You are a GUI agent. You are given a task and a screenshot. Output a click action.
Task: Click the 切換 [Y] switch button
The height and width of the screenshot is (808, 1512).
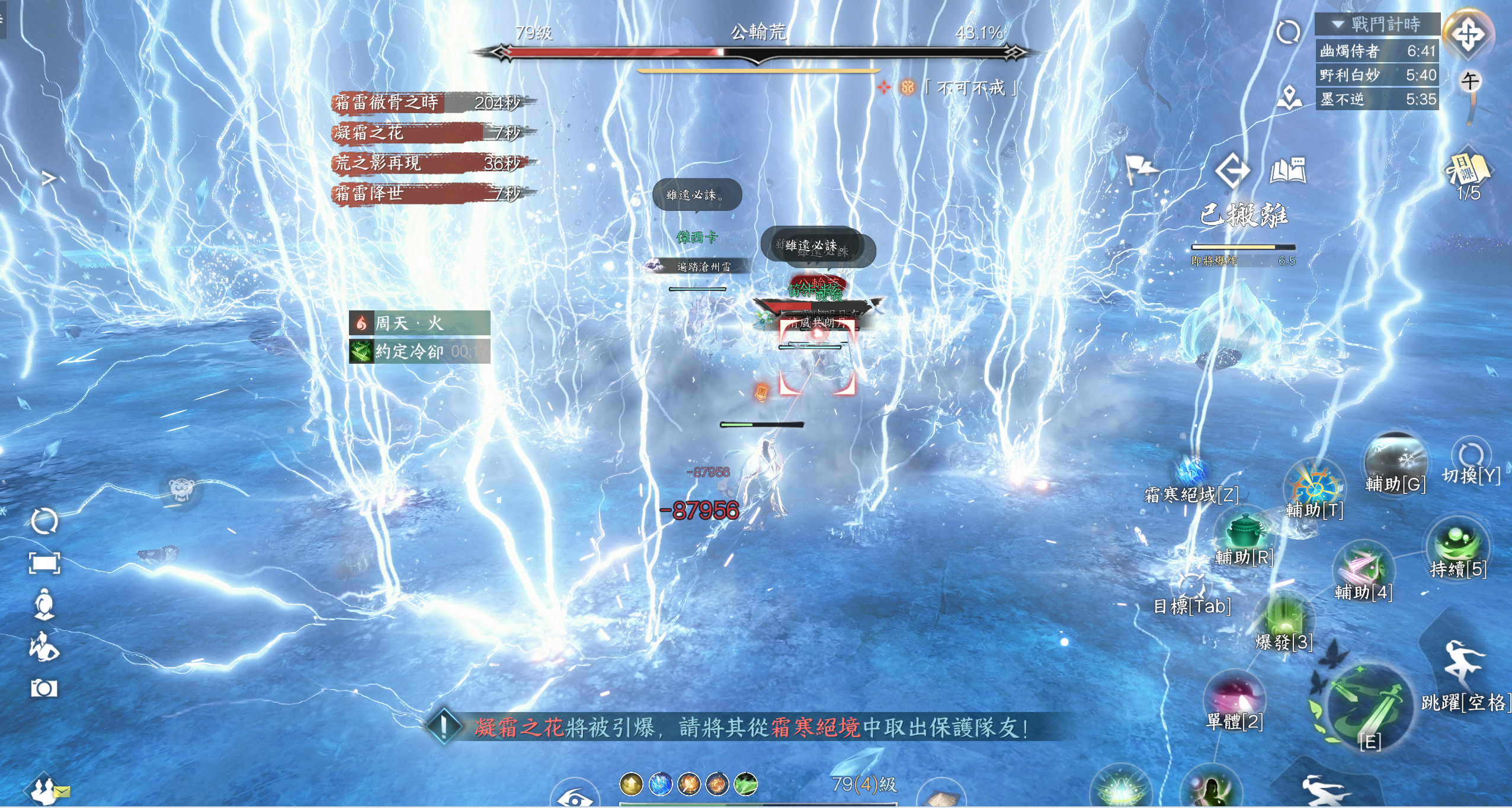(x=1471, y=456)
